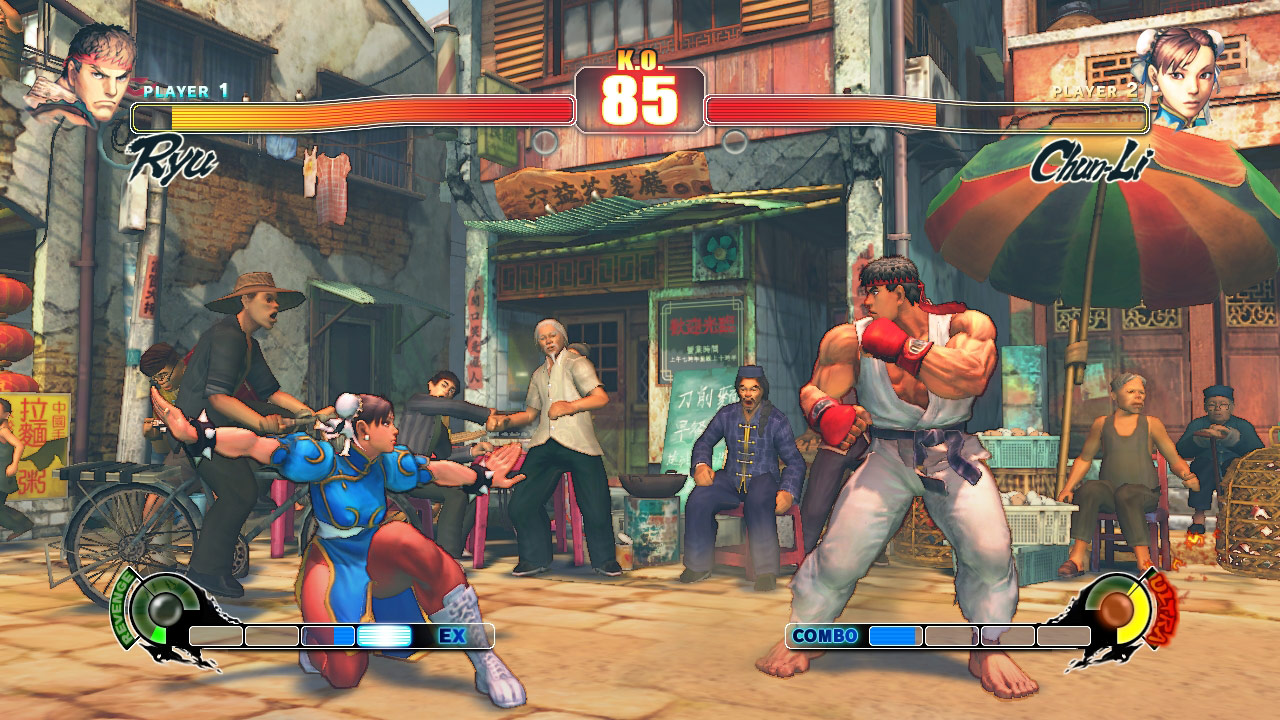Click the filled blue COMBO meter segment
This screenshot has width=1280, height=720.
pyautogui.click(x=895, y=634)
